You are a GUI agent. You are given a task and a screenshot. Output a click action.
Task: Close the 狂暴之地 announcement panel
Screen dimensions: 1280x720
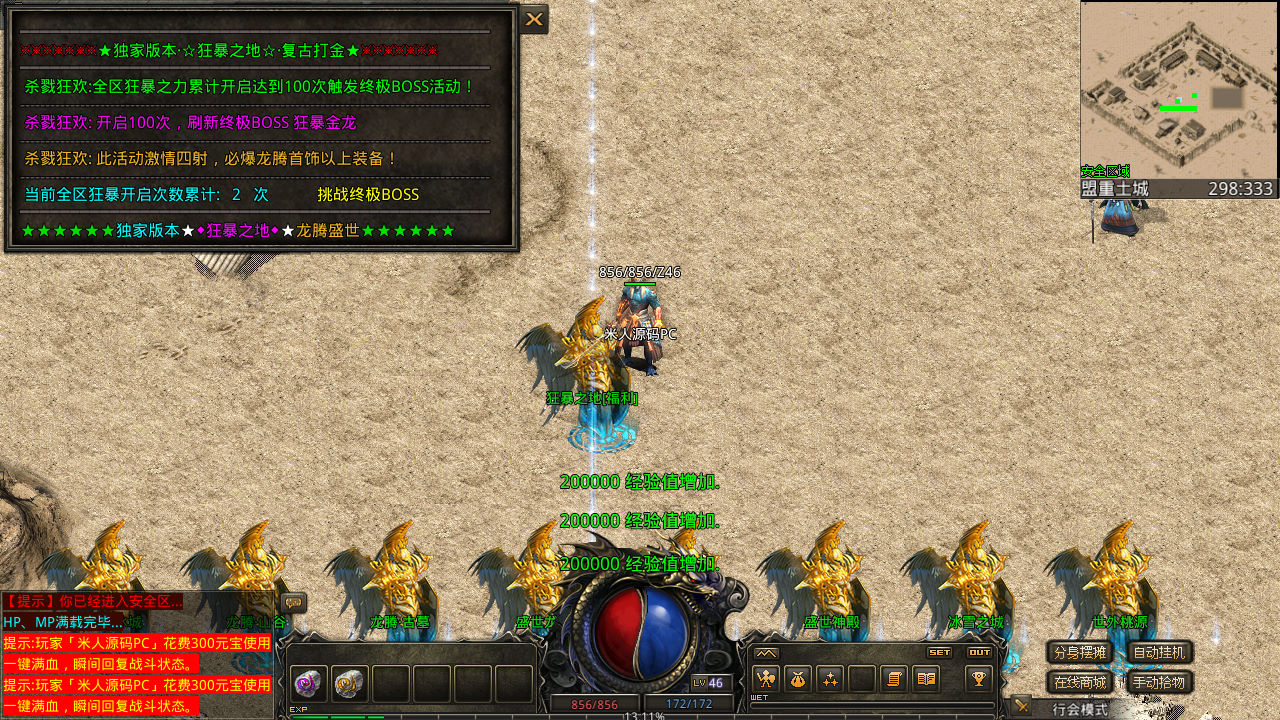(534, 19)
